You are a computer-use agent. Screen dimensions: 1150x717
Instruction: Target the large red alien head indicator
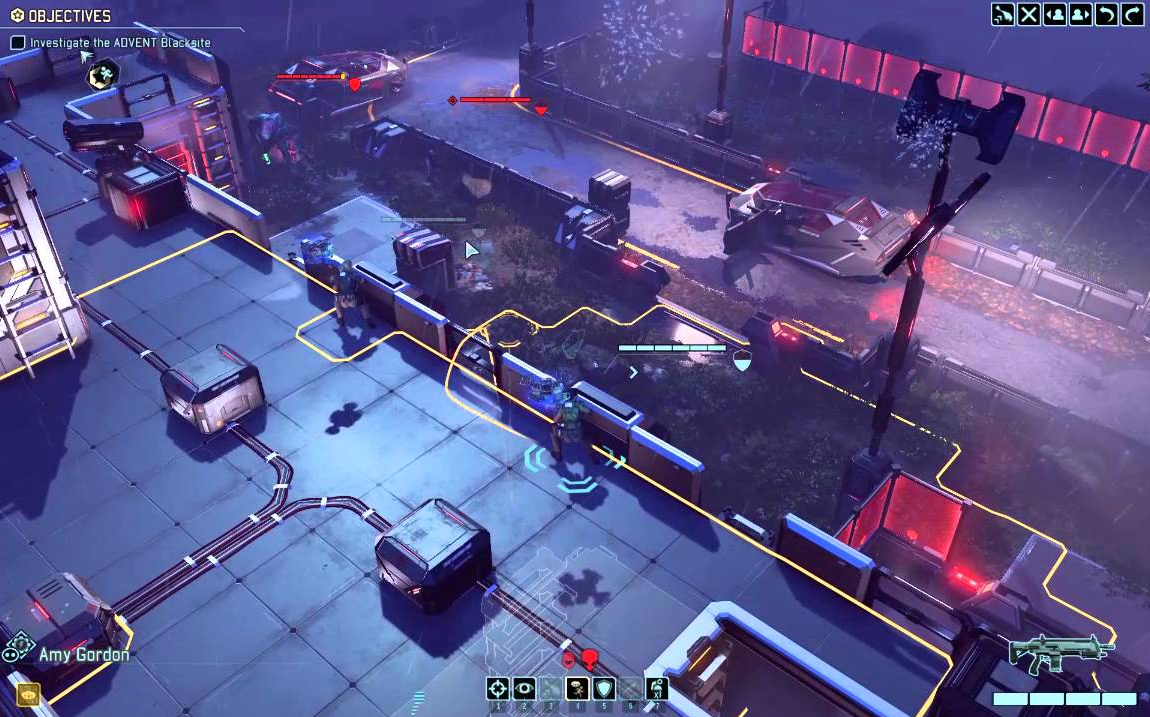(589, 658)
